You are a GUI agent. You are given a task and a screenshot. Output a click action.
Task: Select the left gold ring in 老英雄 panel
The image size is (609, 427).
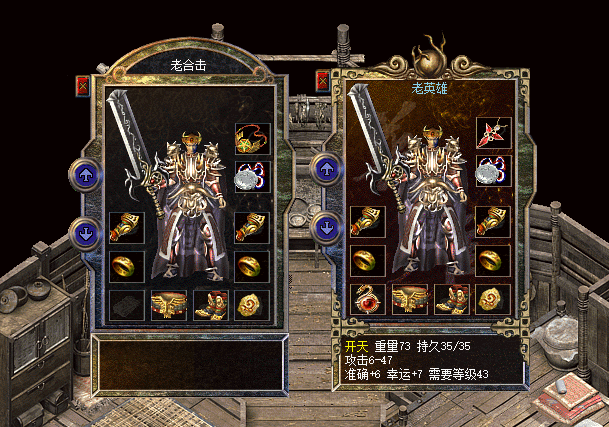367,260
